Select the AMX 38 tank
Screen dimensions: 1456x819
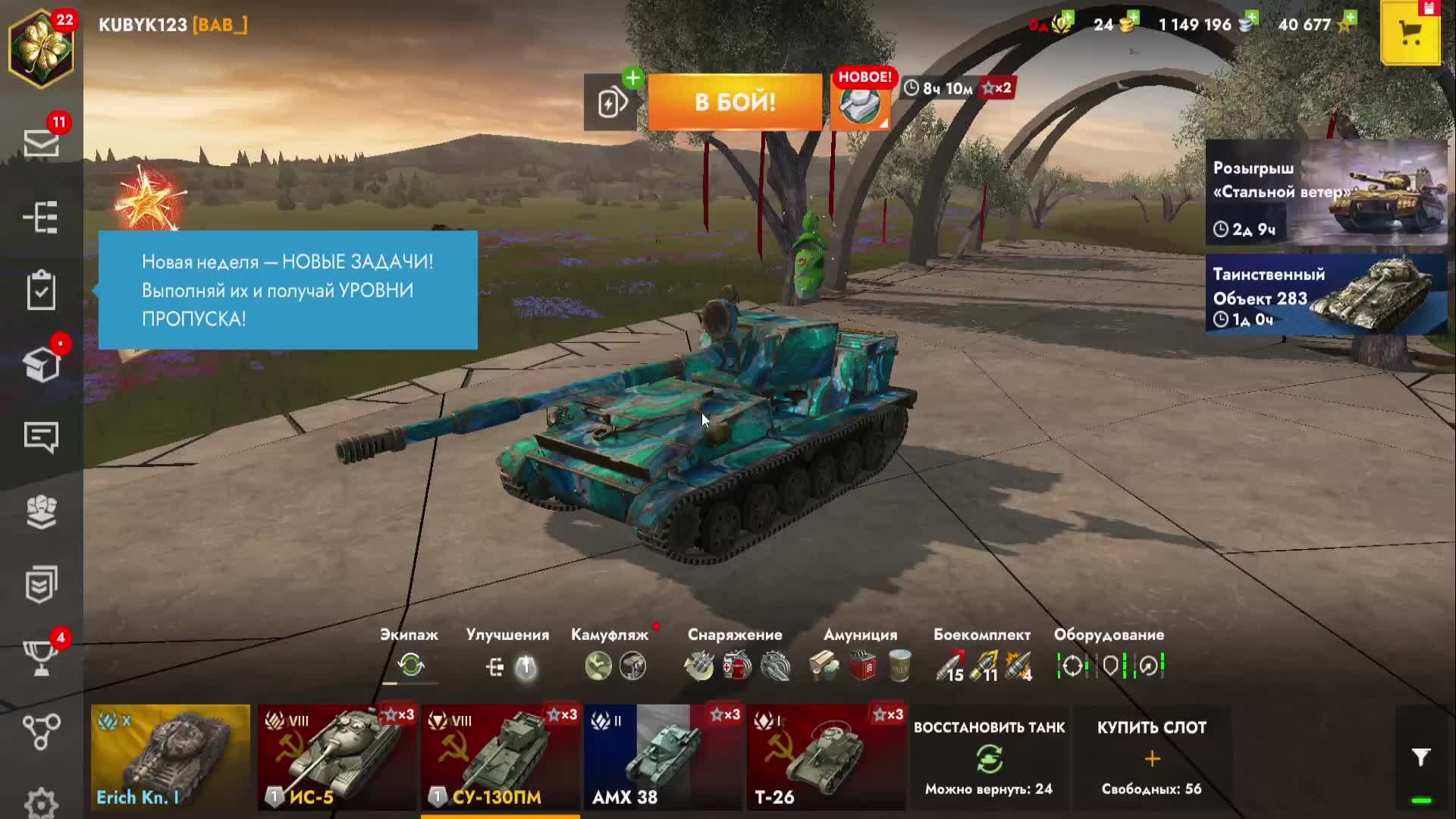[x=663, y=757]
